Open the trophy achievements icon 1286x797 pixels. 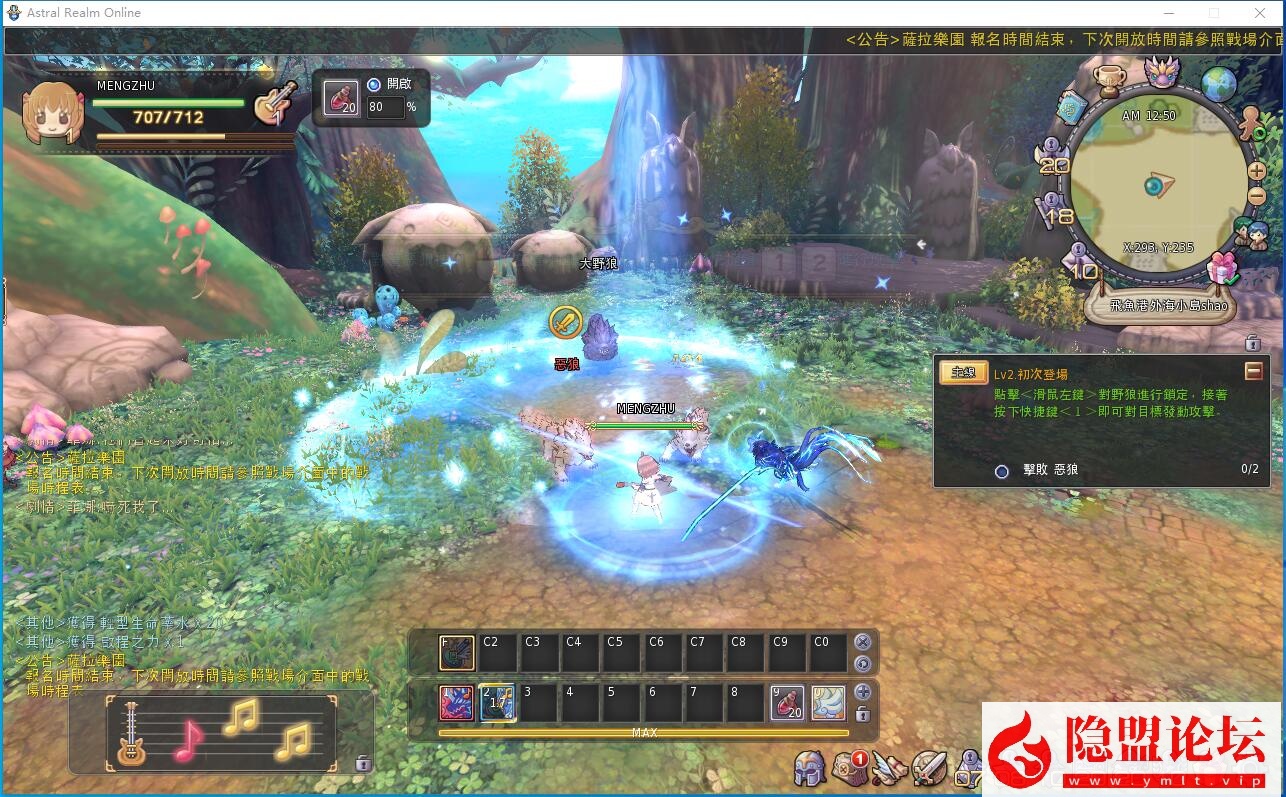pyautogui.click(x=1108, y=79)
